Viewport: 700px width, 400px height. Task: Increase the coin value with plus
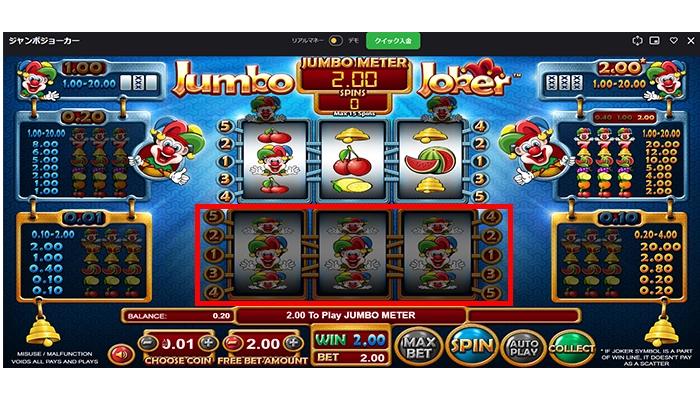pos(210,343)
